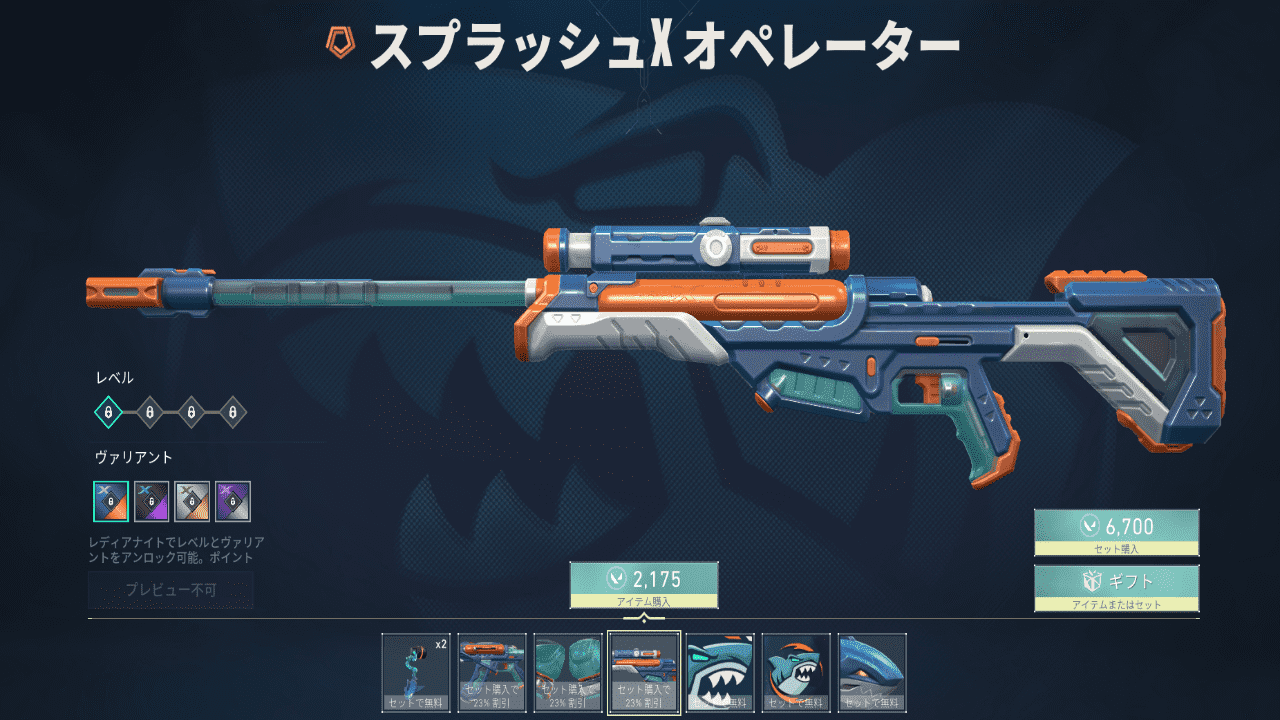
Task: Select the first, highlighted level diamond
Action: point(108,411)
